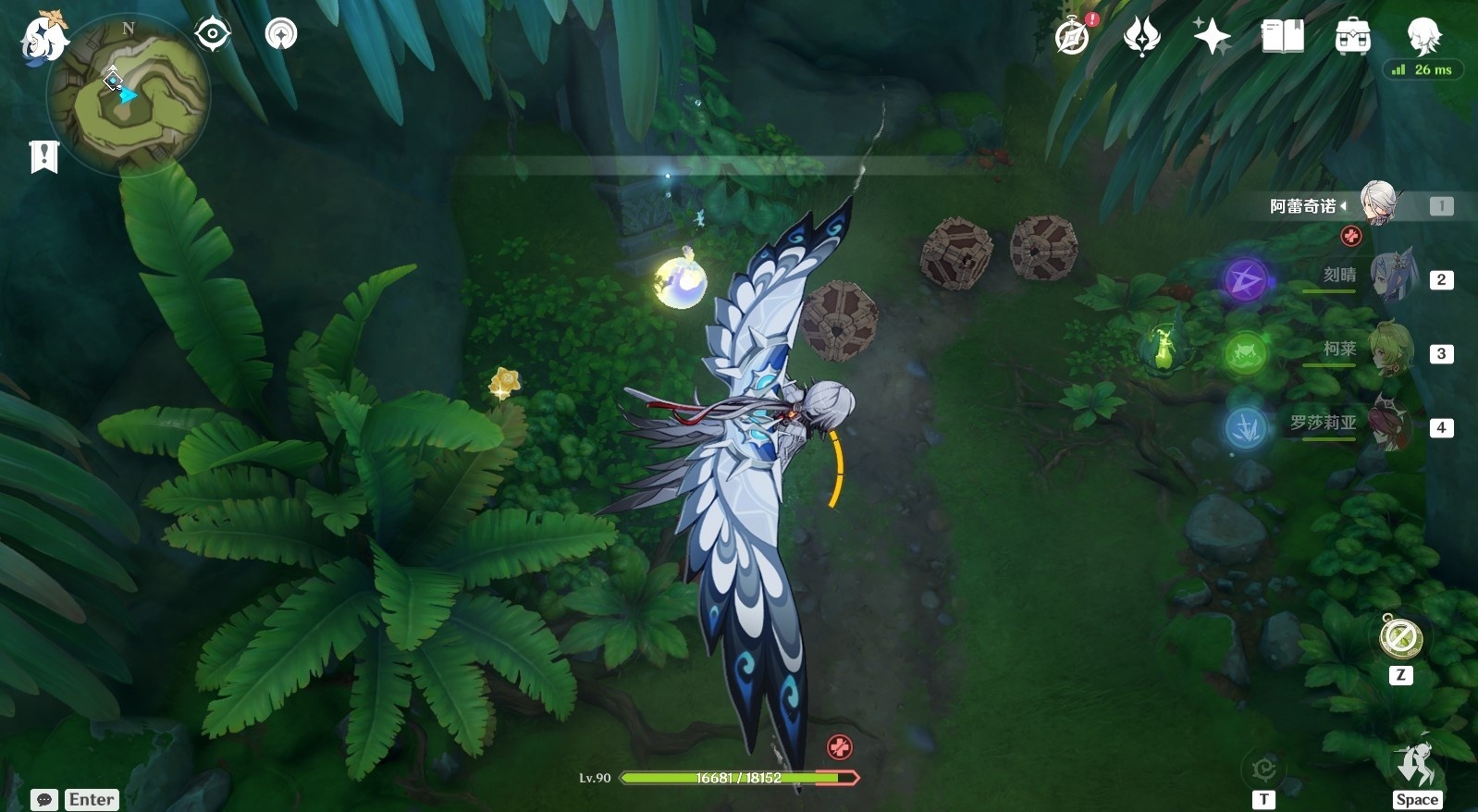Activate the swirl interaction icon
Screen dimensions: 1478x812
(x=1263, y=769)
